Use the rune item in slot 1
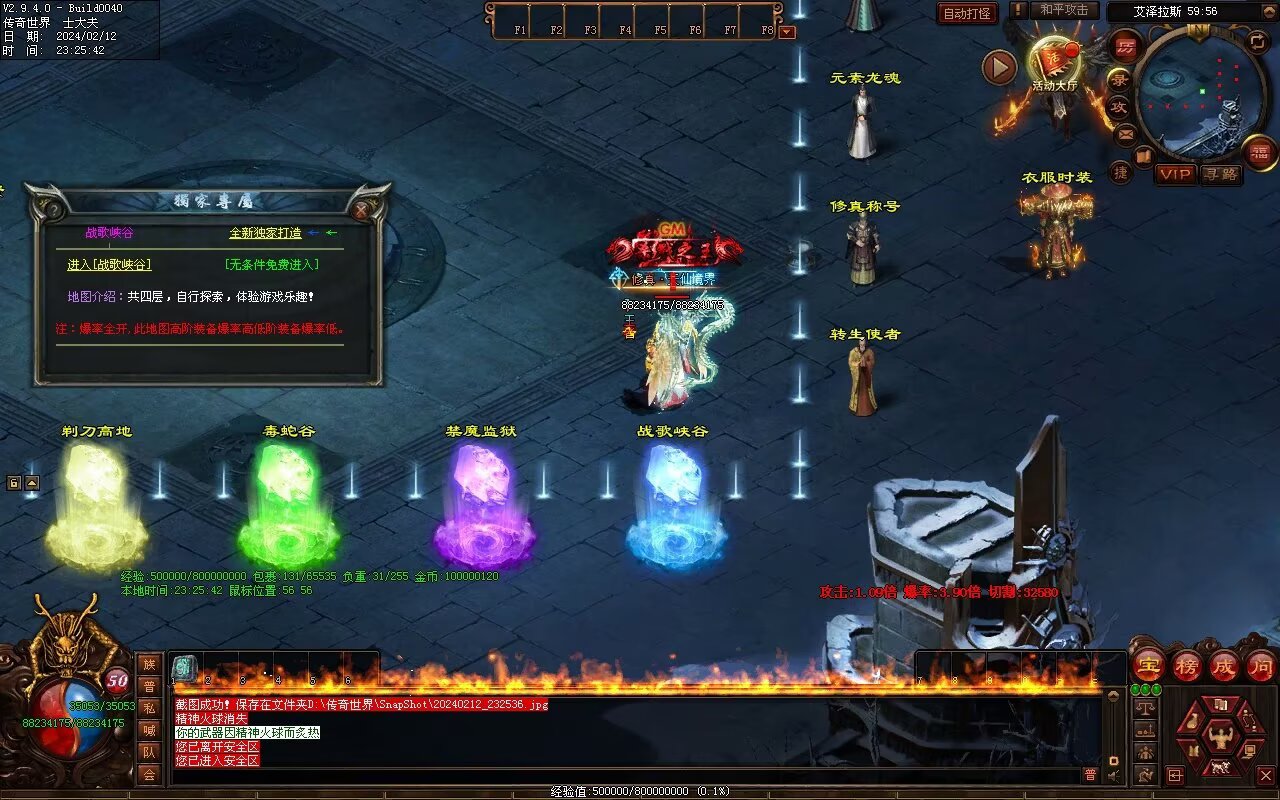The height and width of the screenshot is (800, 1280). (184, 667)
